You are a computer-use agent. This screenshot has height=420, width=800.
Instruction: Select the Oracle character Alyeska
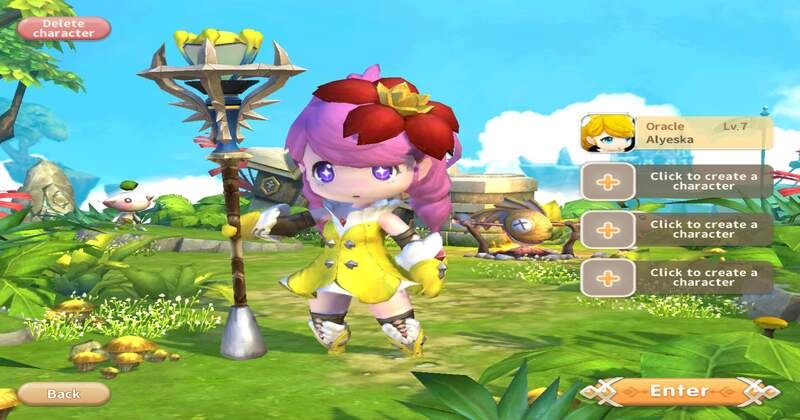coord(677,134)
